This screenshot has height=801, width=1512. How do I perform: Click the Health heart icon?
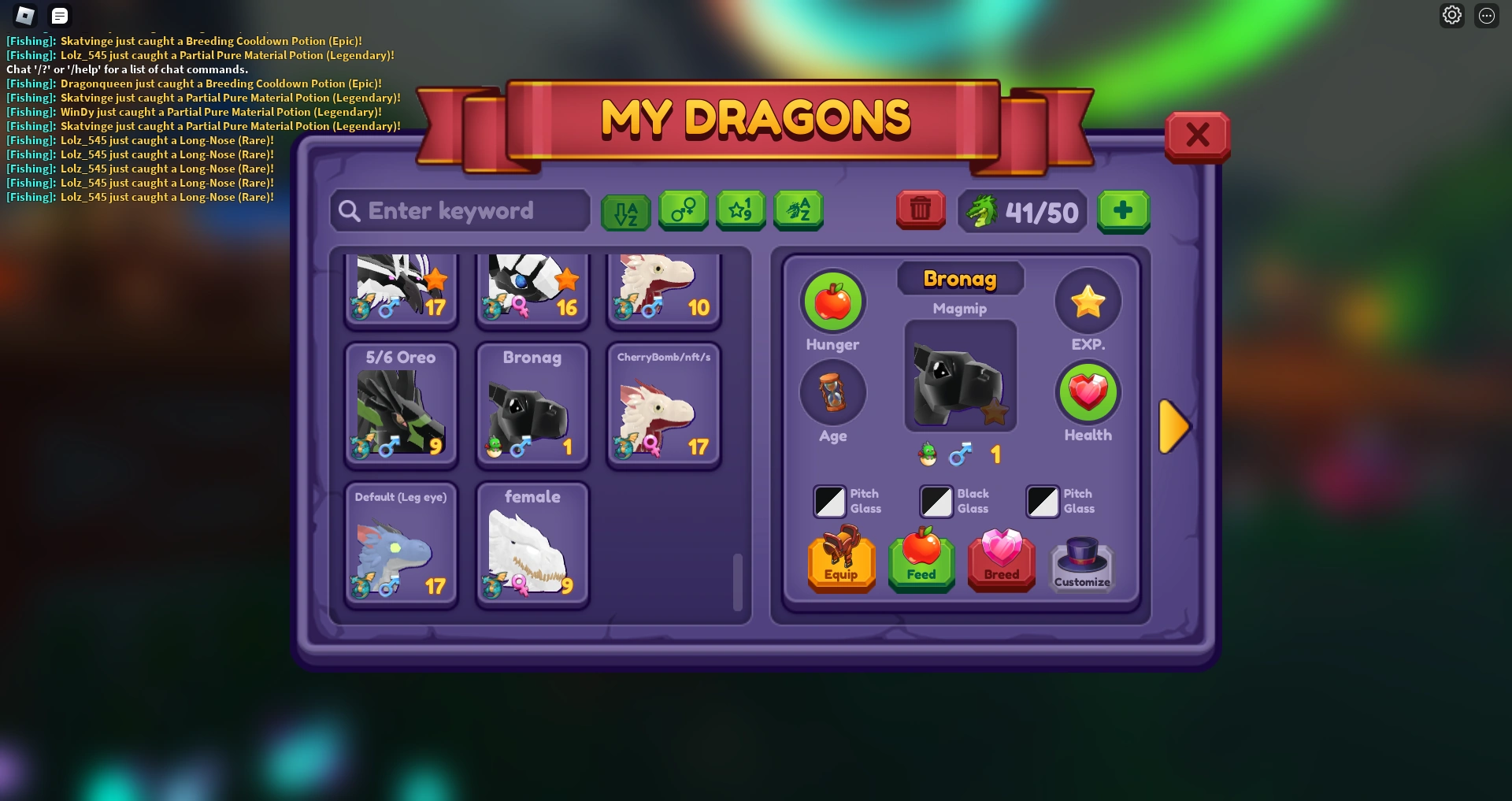pos(1088,393)
